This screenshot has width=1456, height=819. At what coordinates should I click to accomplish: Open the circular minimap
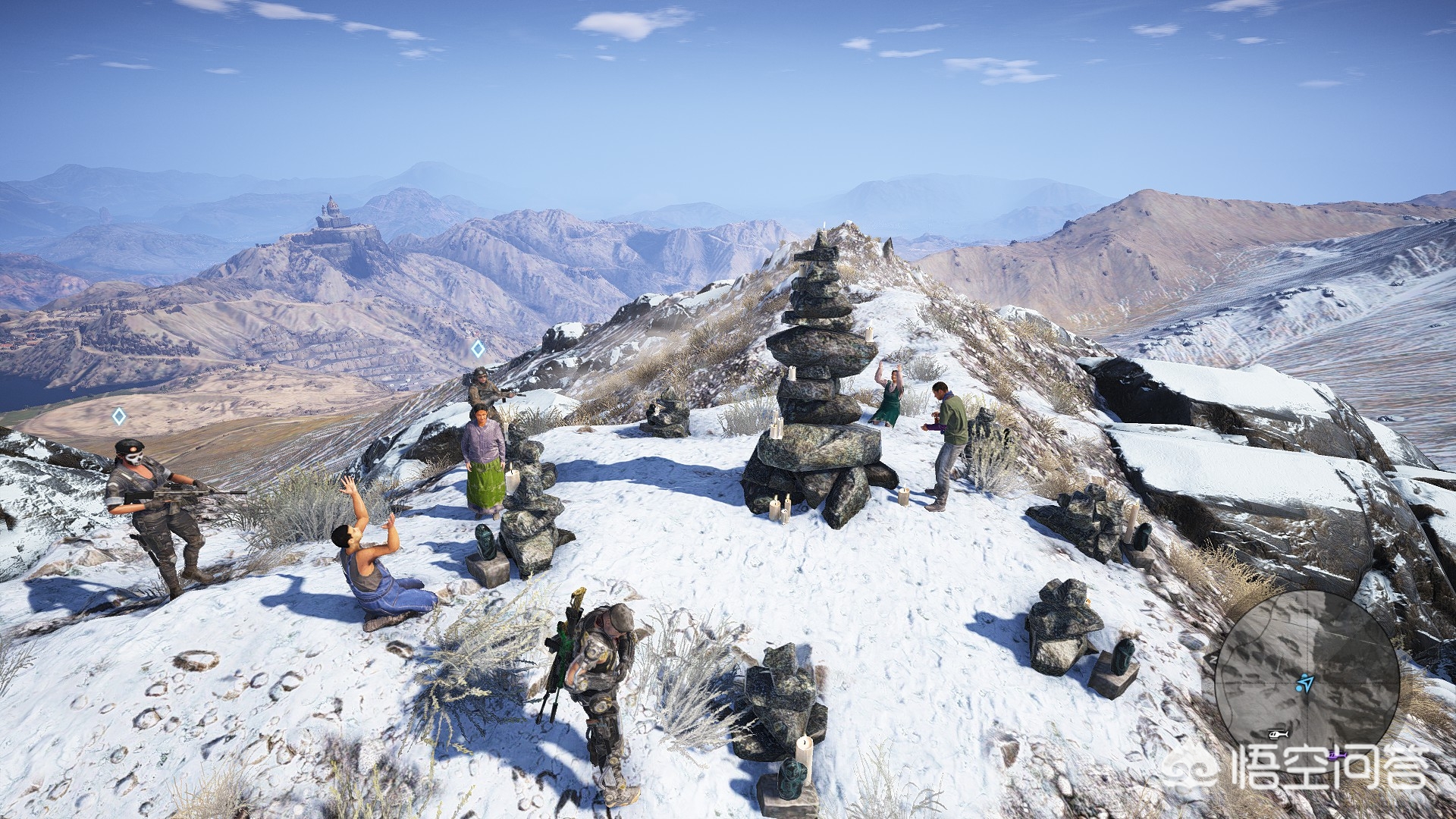click(x=1307, y=681)
